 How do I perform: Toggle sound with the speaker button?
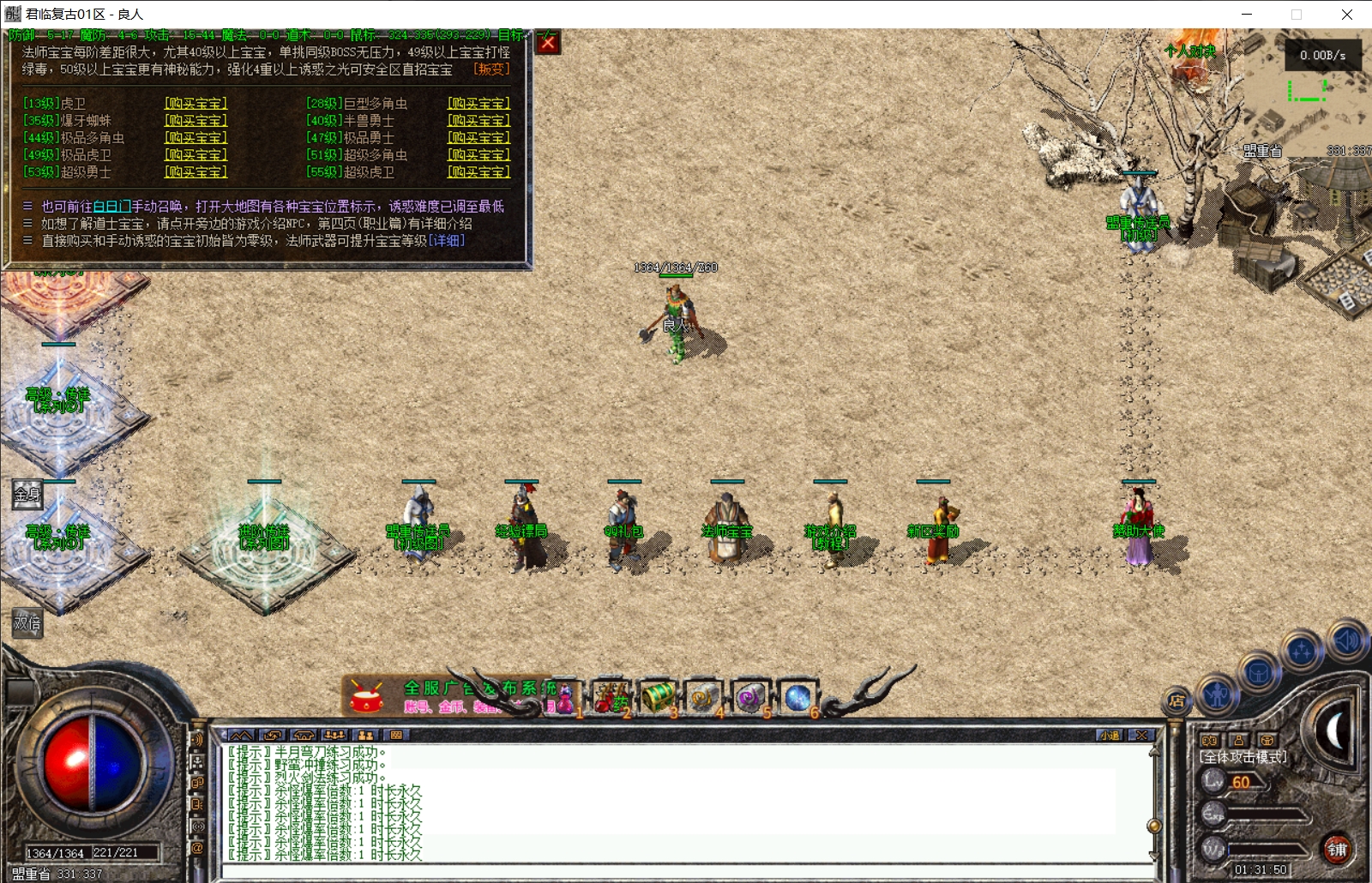click(x=1347, y=640)
